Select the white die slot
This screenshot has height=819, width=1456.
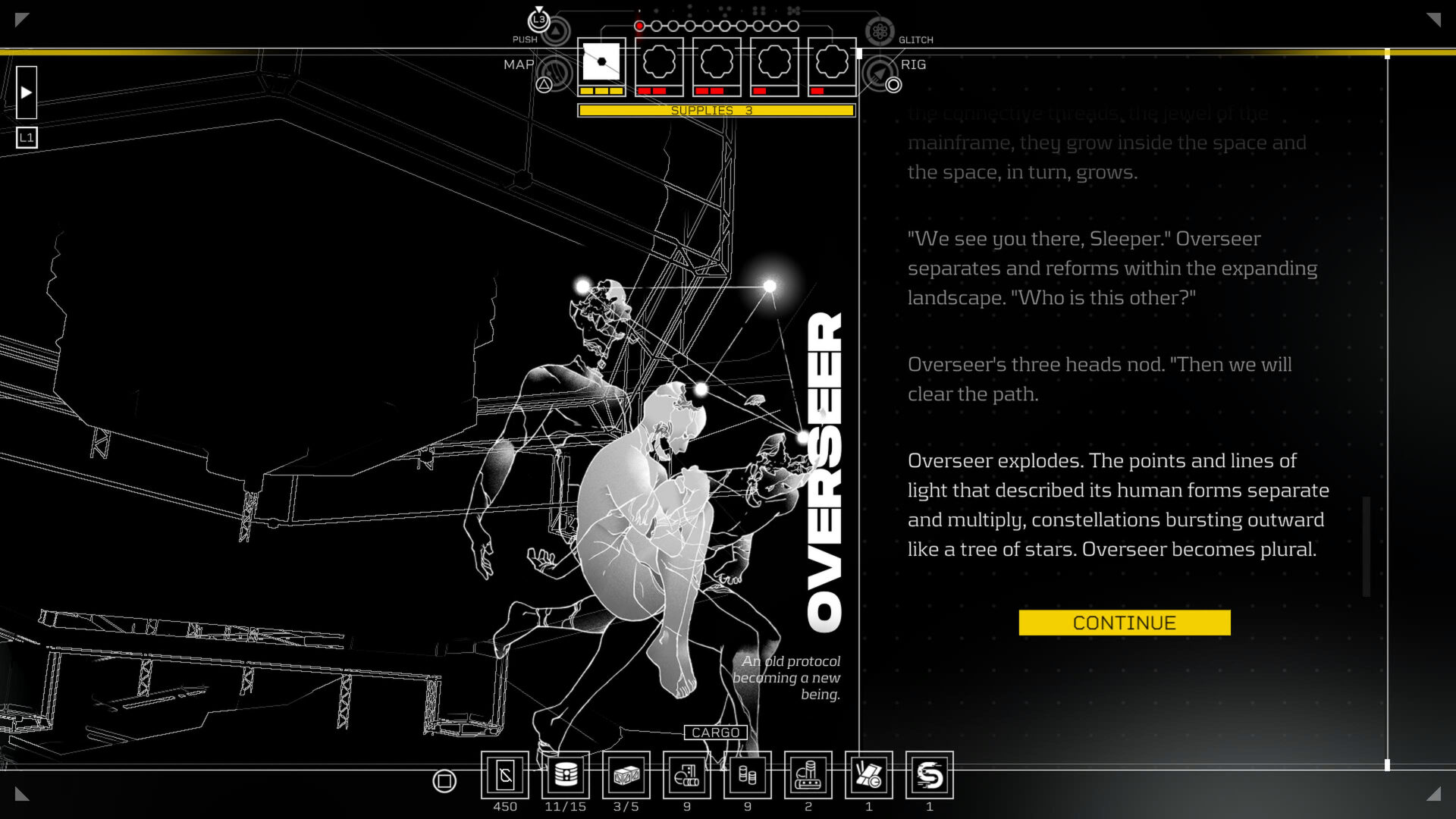click(x=601, y=62)
